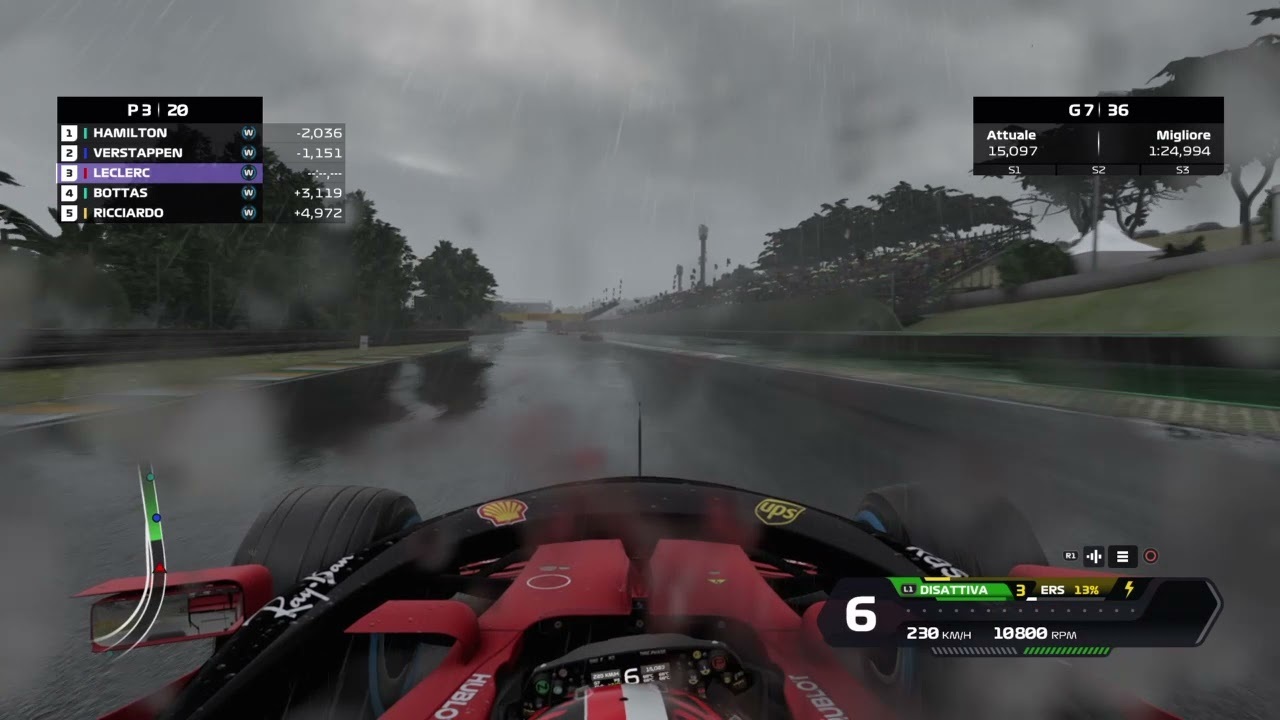The height and width of the screenshot is (720, 1280).
Task: Pick Ricciardo's entry in the standings
Action: [160, 213]
